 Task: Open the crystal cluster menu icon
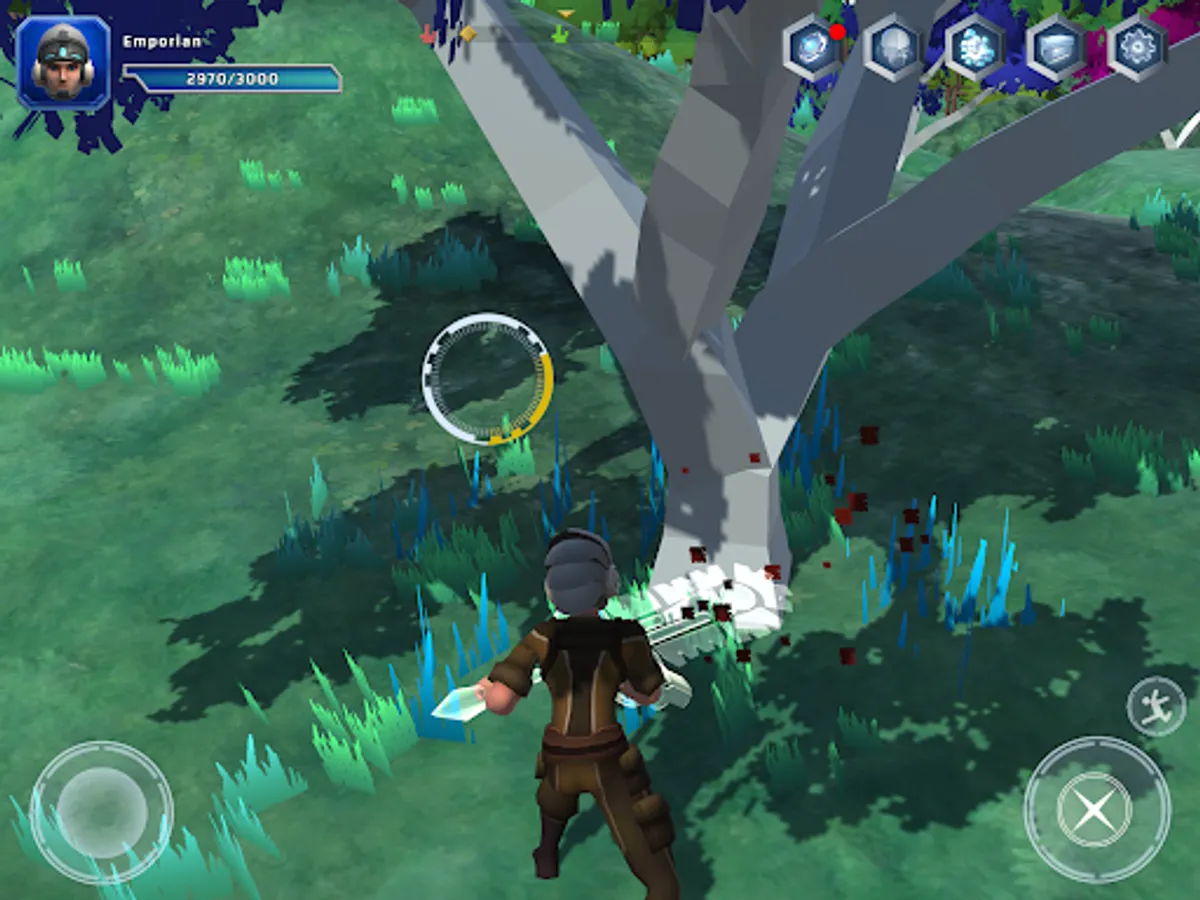975,48
